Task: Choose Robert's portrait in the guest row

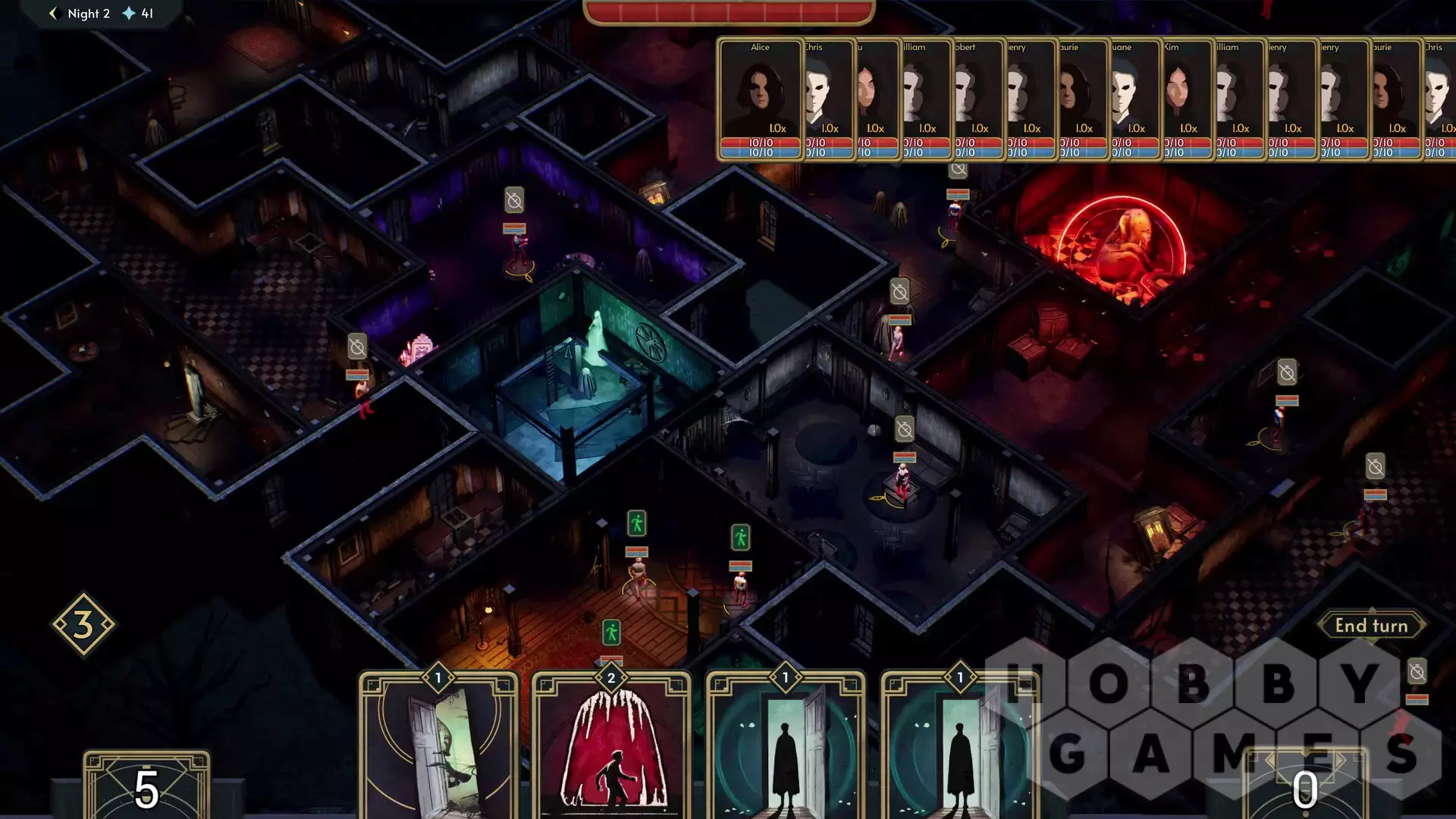Action: [978, 99]
